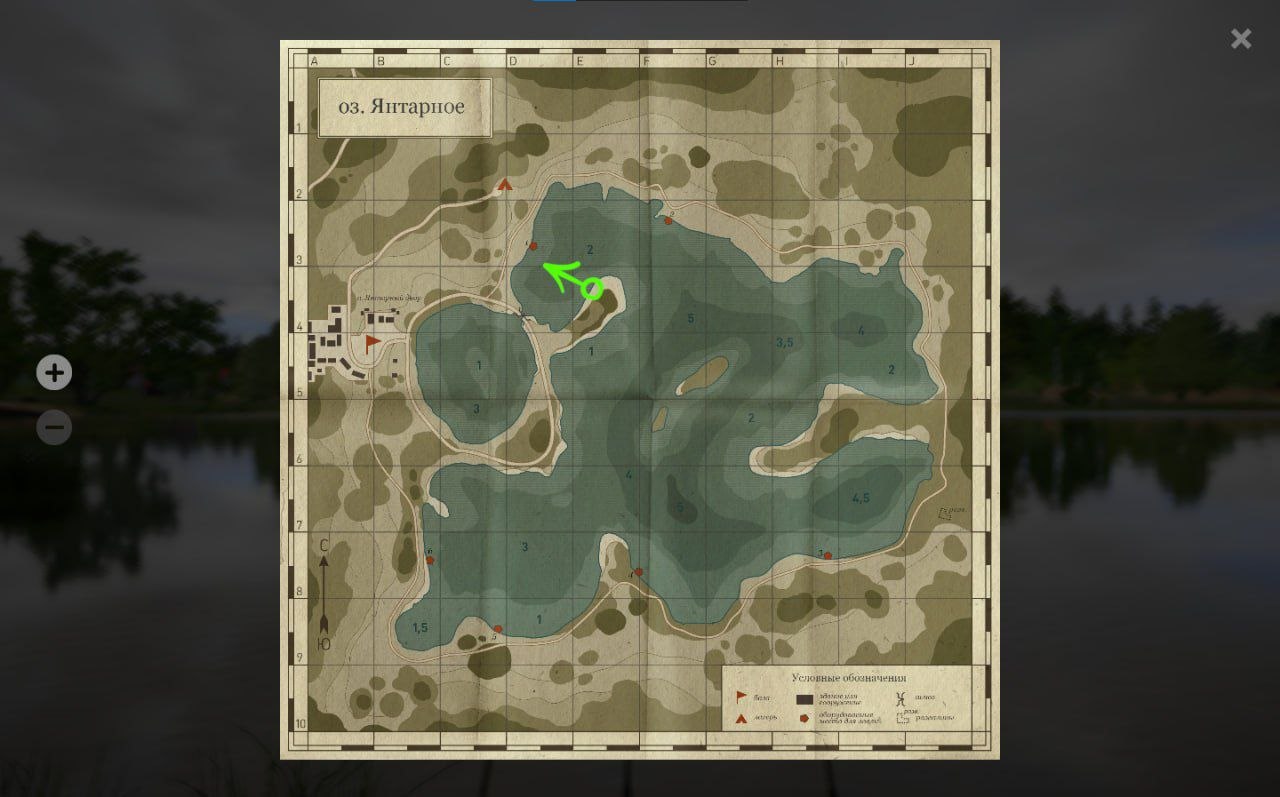Select boat place marker 6 on the western shore
The height and width of the screenshot is (797, 1280).
430,560
